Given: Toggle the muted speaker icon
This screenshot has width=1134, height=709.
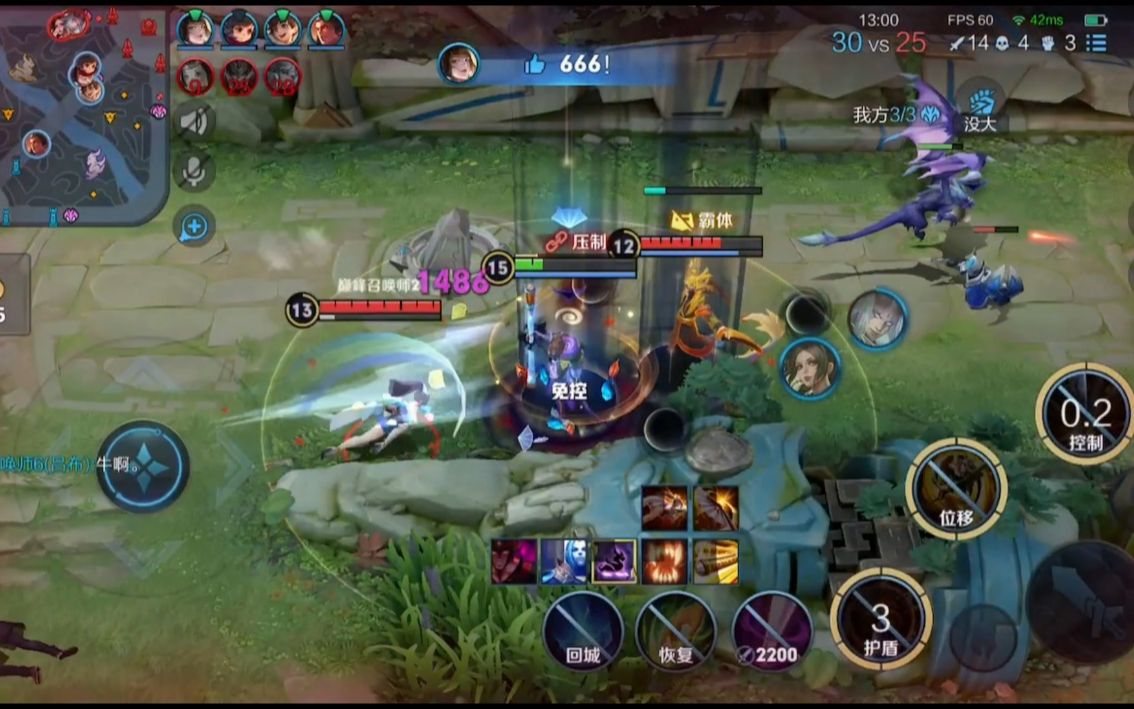Looking at the screenshot, I should click(194, 122).
